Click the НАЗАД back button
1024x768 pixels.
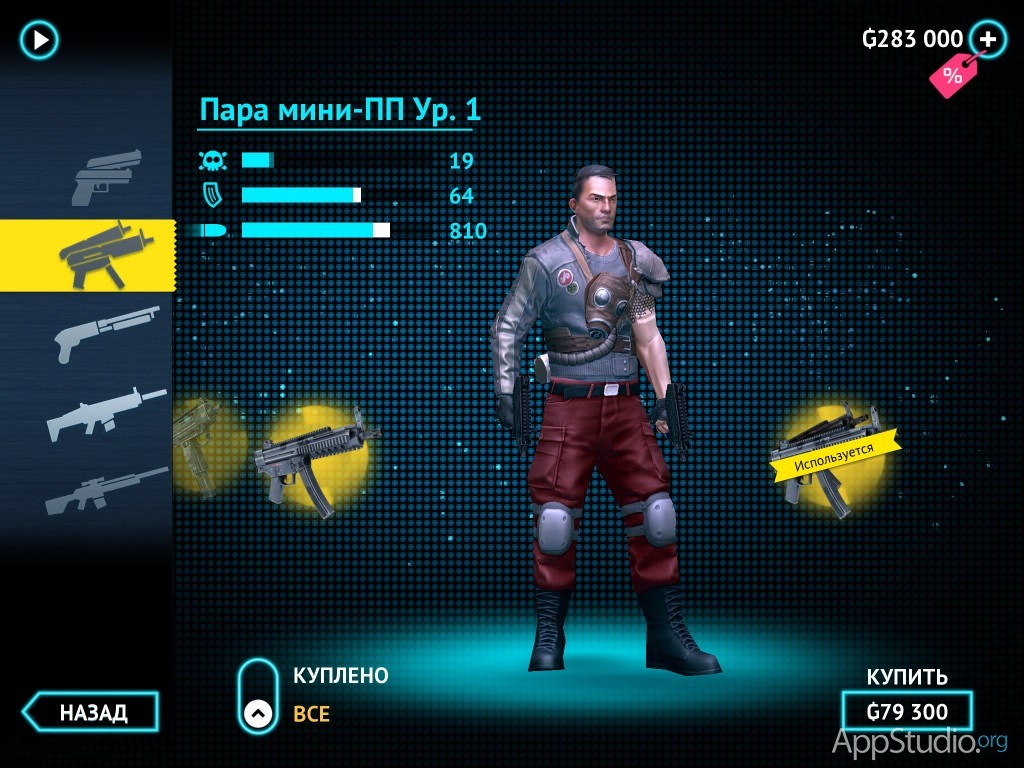pyautogui.click(x=92, y=712)
